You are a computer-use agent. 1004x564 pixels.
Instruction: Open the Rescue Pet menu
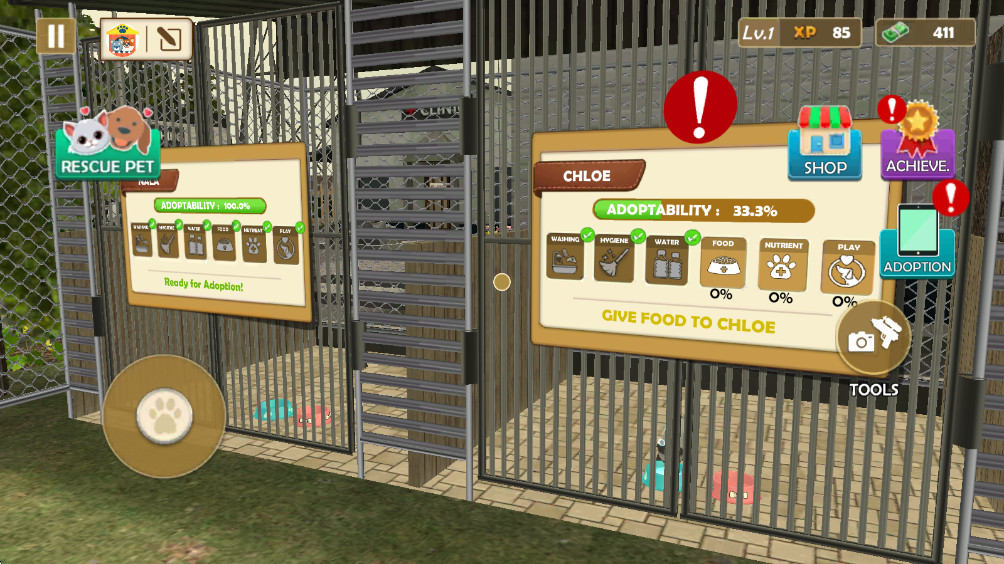point(108,143)
